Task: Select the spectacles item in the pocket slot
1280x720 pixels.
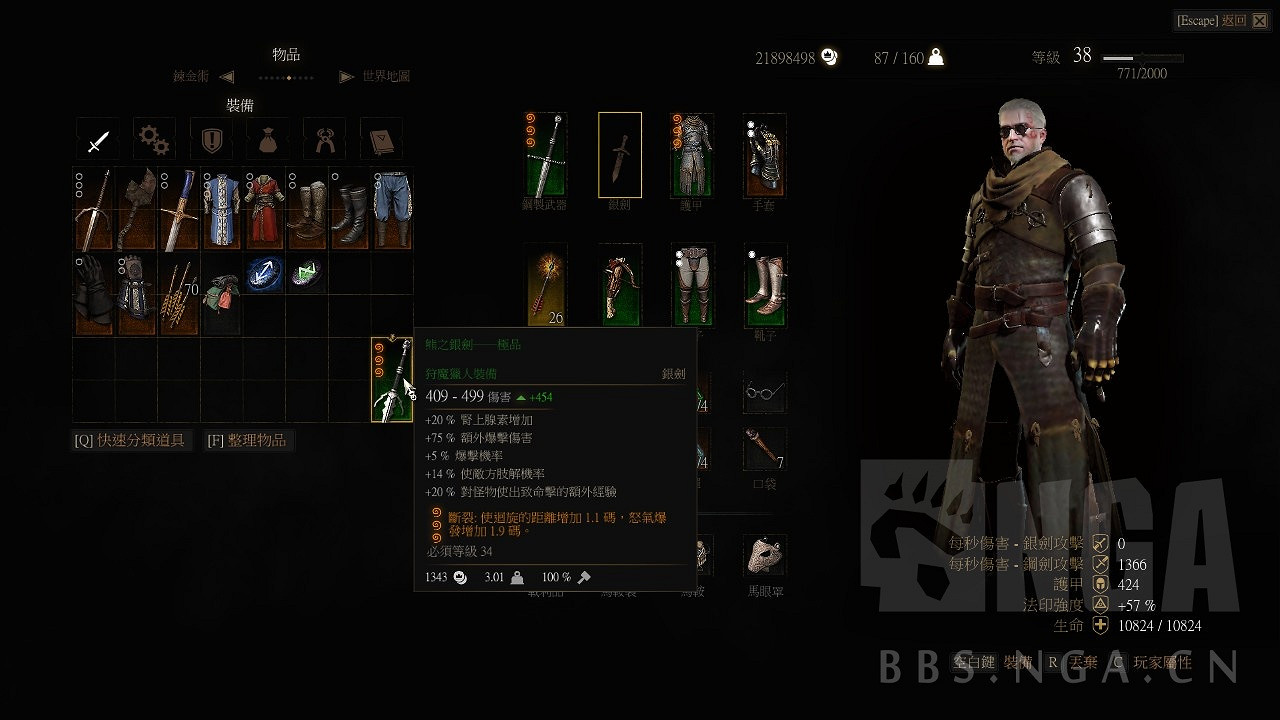Action: click(763, 392)
